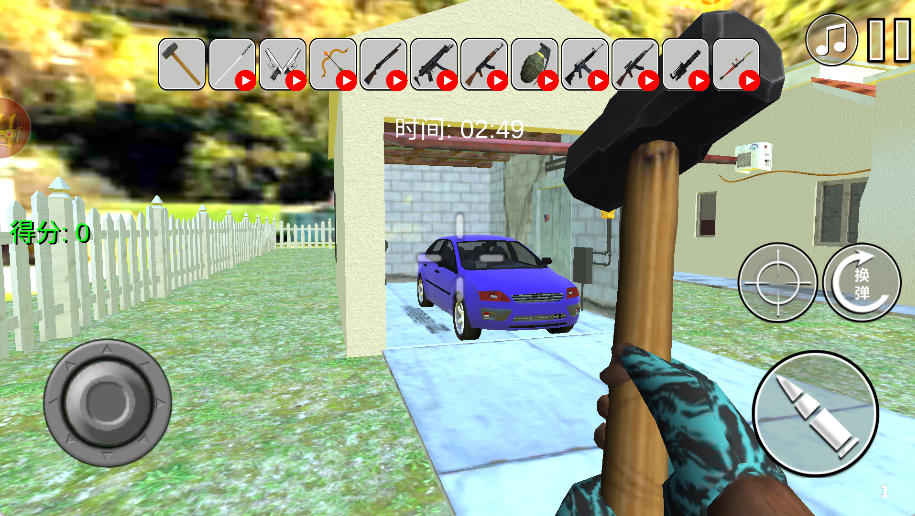Pick the hand grenade slot

click(534, 64)
